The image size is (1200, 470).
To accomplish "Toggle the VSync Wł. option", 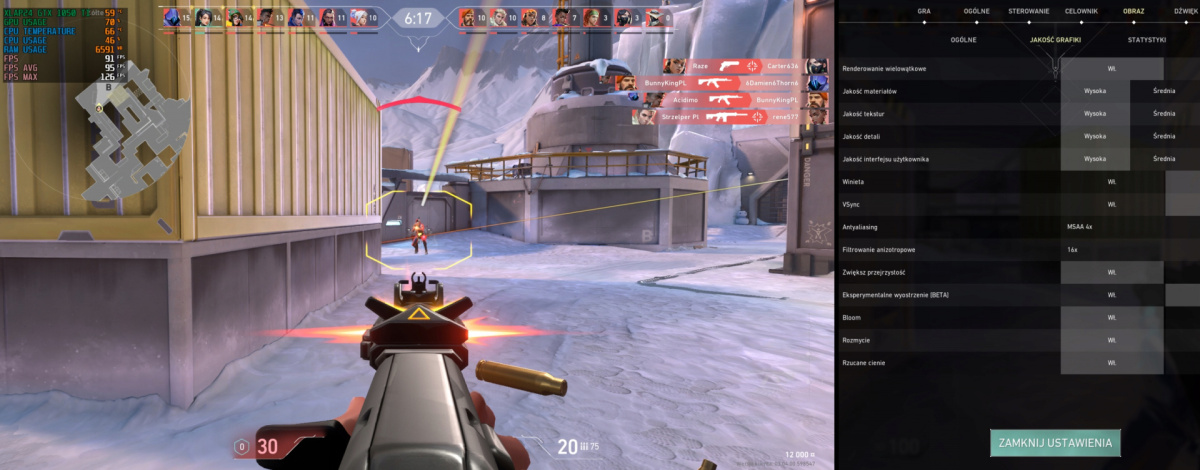I will click(x=1112, y=204).
